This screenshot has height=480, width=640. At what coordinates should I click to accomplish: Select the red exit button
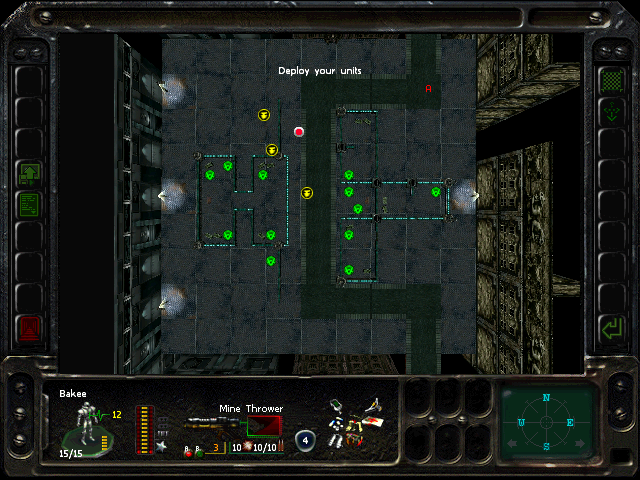pos(30,327)
